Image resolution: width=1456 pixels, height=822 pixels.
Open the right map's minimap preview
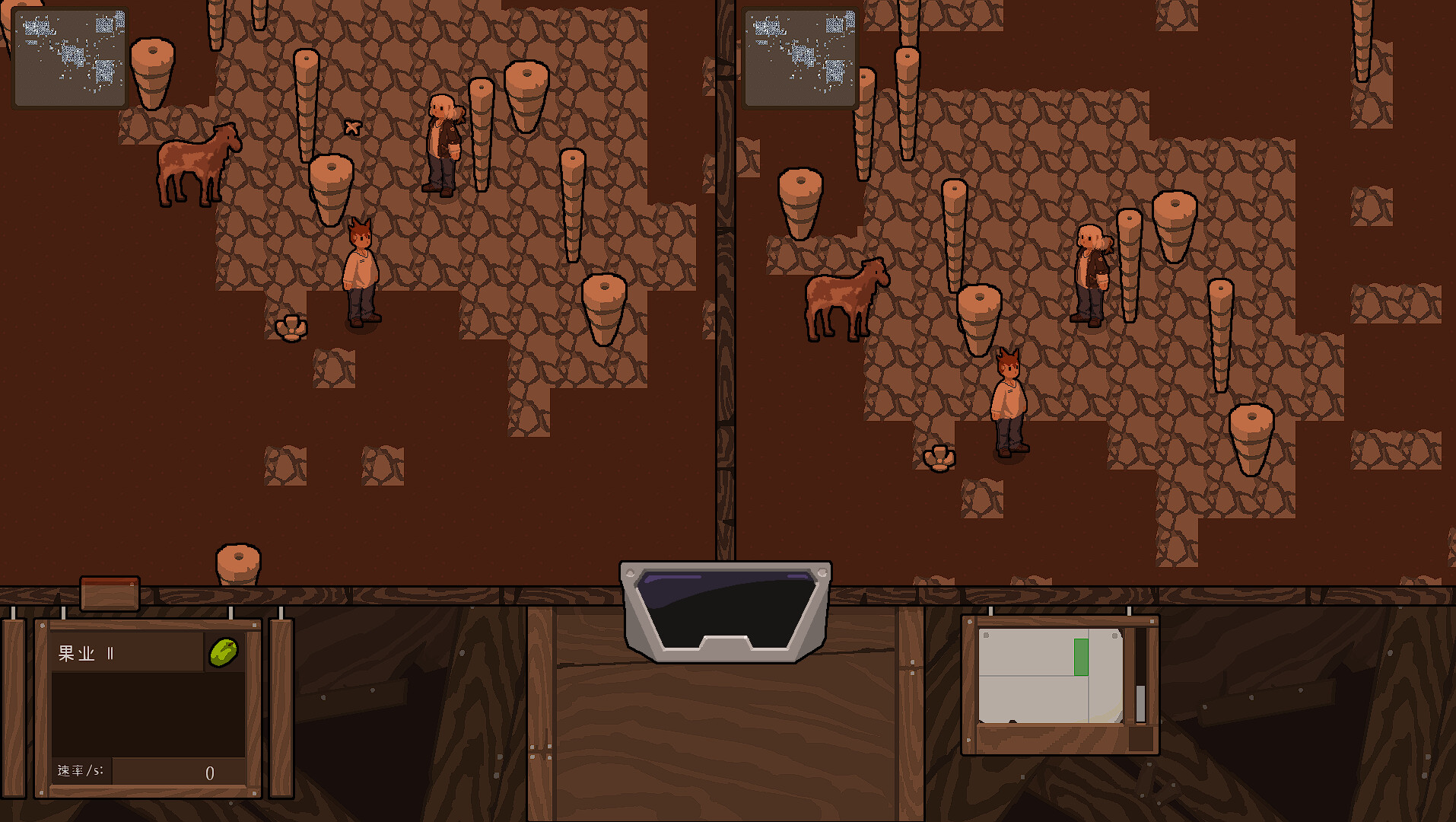[800, 56]
